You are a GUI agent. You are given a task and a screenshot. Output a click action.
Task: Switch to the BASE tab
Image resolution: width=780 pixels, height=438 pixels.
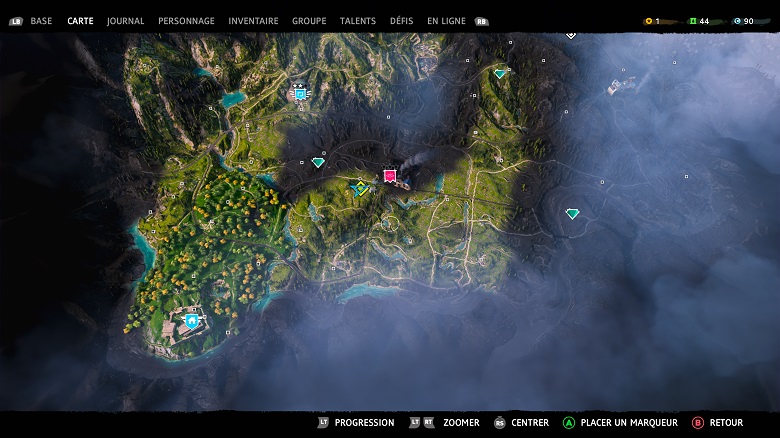[x=41, y=21]
